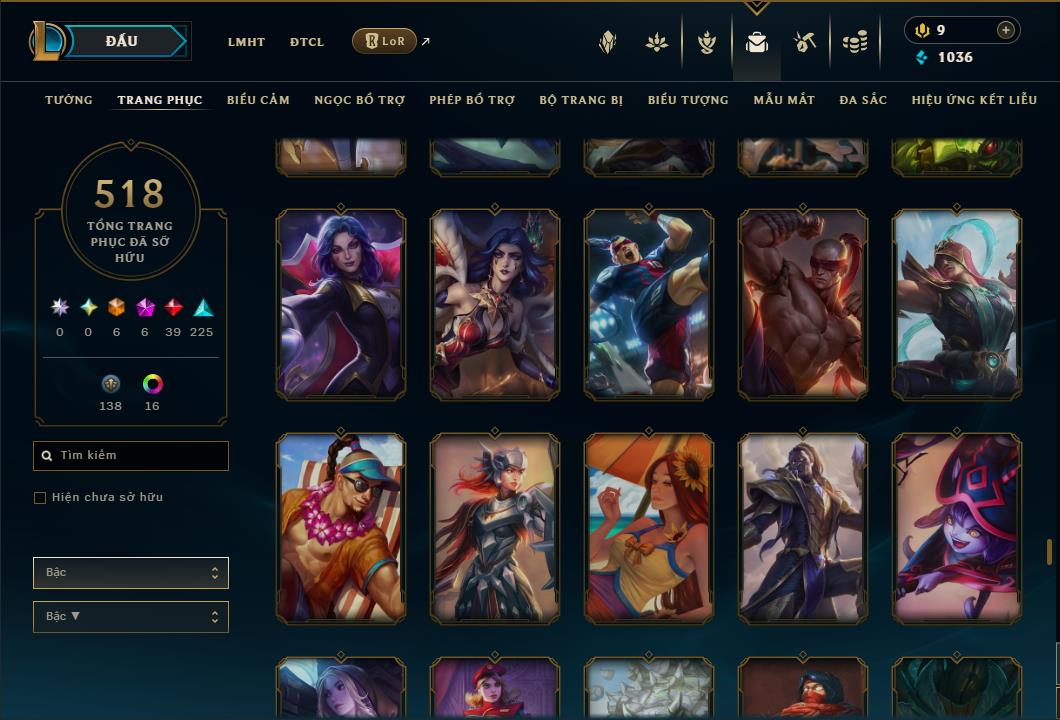The height and width of the screenshot is (720, 1060).
Task: Open the ĐTCL menu
Action: pos(307,42)
